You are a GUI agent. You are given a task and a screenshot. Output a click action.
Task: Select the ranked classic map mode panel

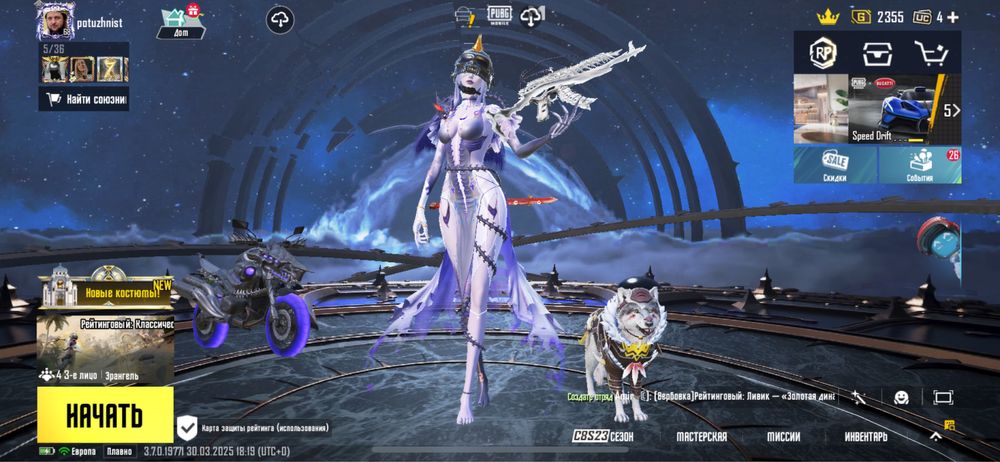[105, 342]
